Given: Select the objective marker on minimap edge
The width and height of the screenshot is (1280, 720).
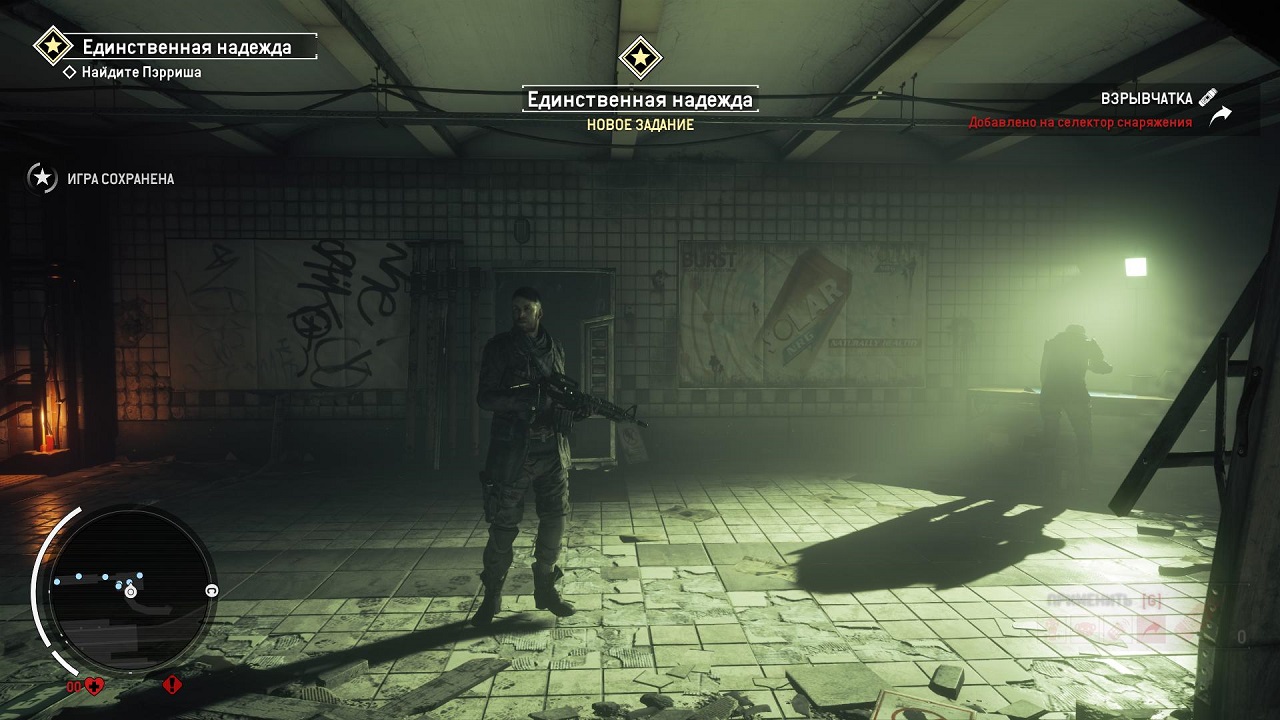Looking at the screenshot, I should click(x=211, y=591).
